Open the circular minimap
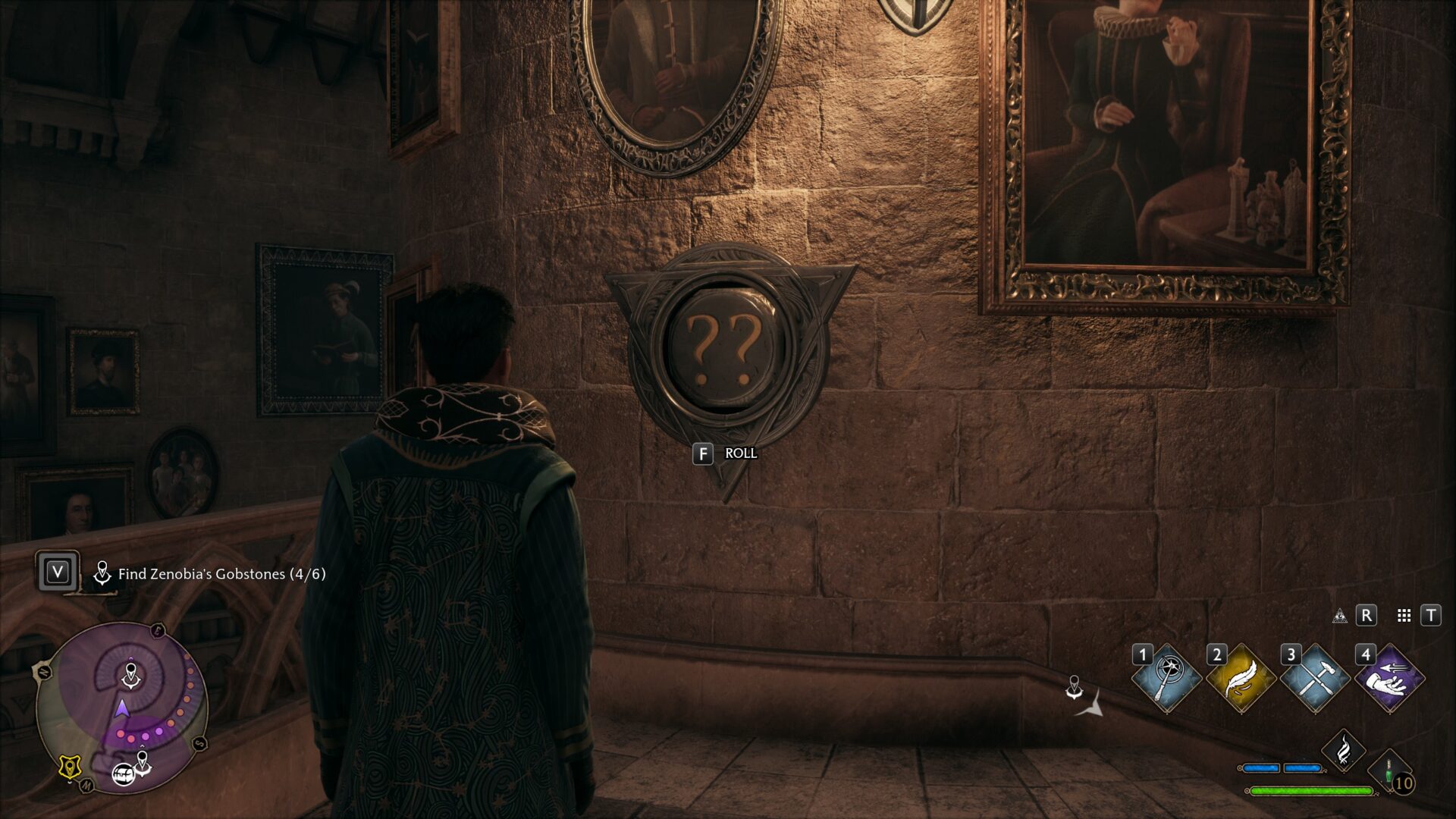 tap(123, 708)
